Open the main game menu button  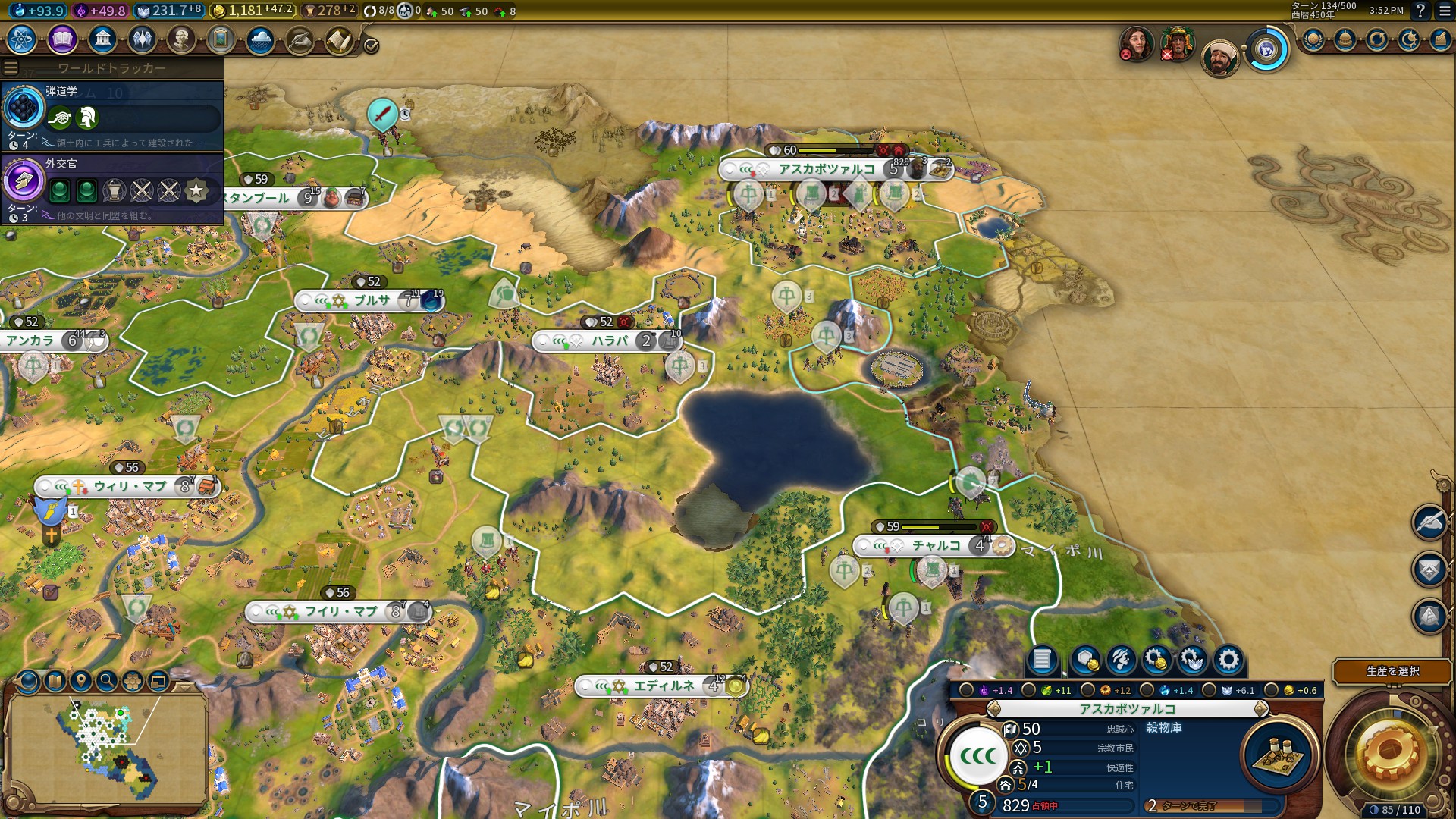point(1445,11)
